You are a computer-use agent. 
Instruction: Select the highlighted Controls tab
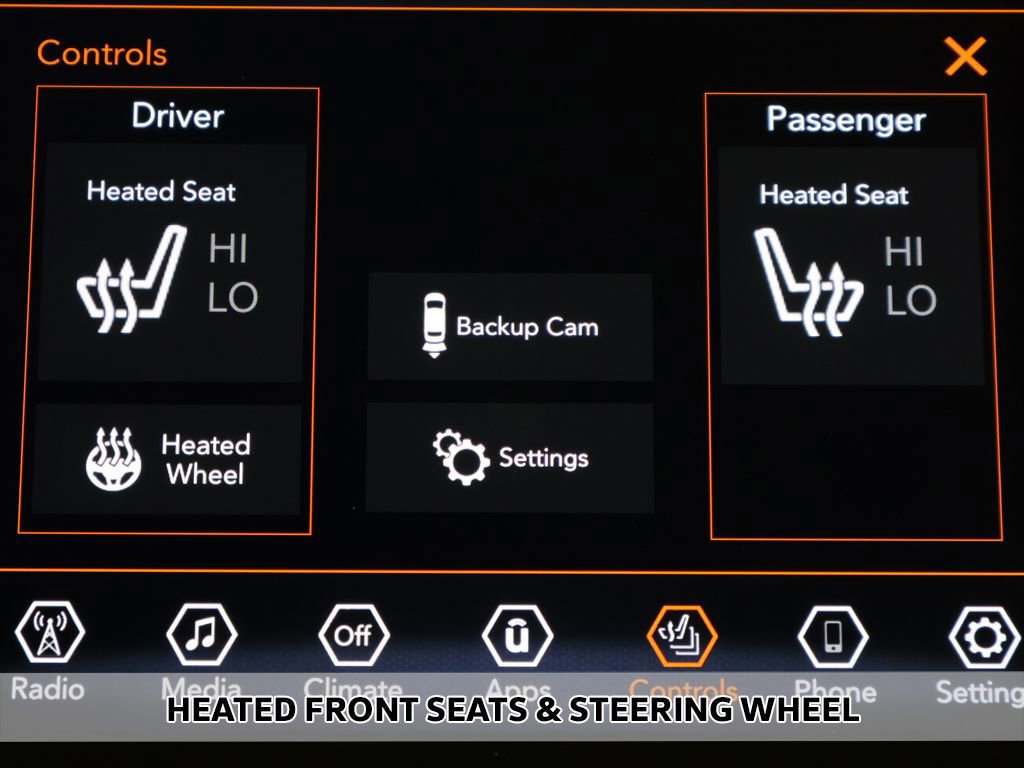tap(682, 636)
